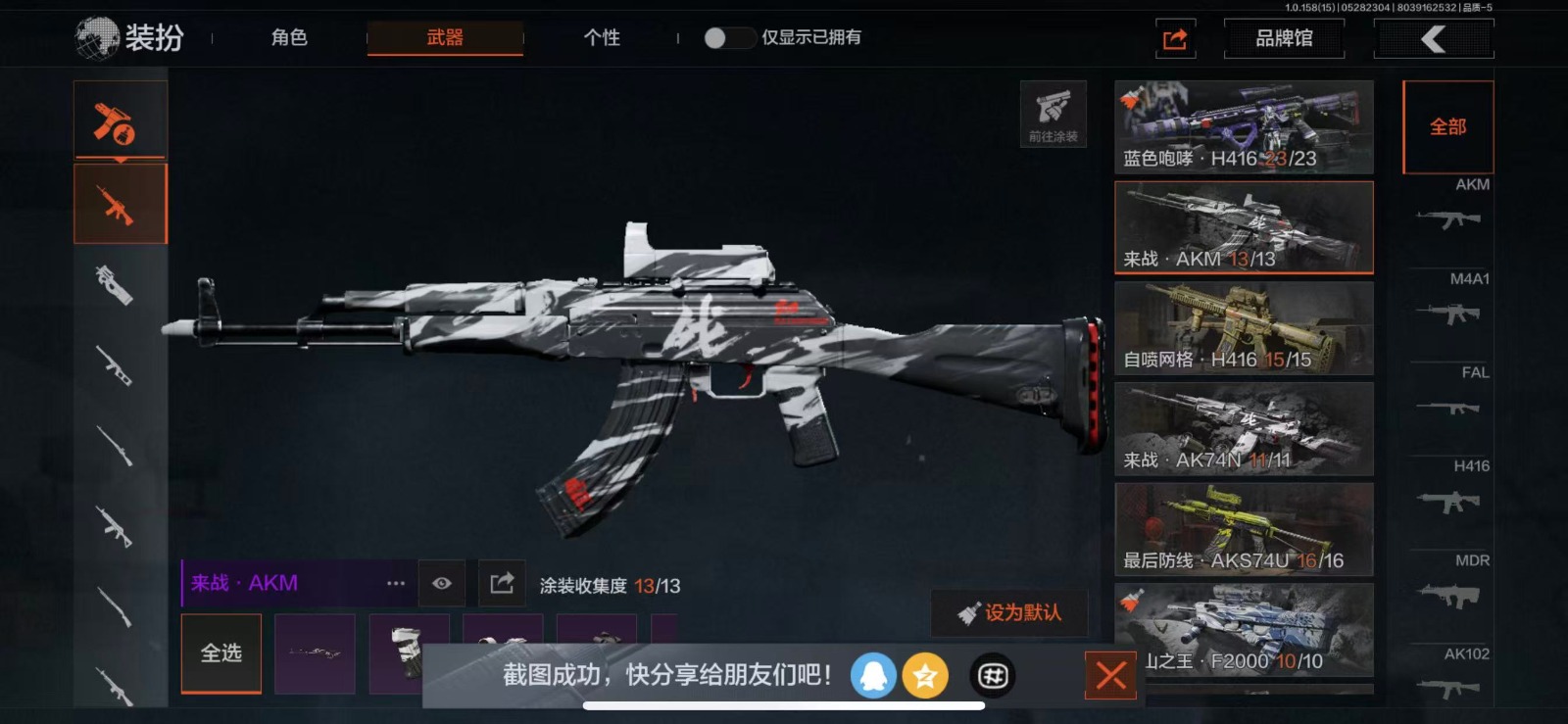Screen dimensions: 1568x724
Task: Select 最后防线 AKS74U skin
Action: point(1244,530)
